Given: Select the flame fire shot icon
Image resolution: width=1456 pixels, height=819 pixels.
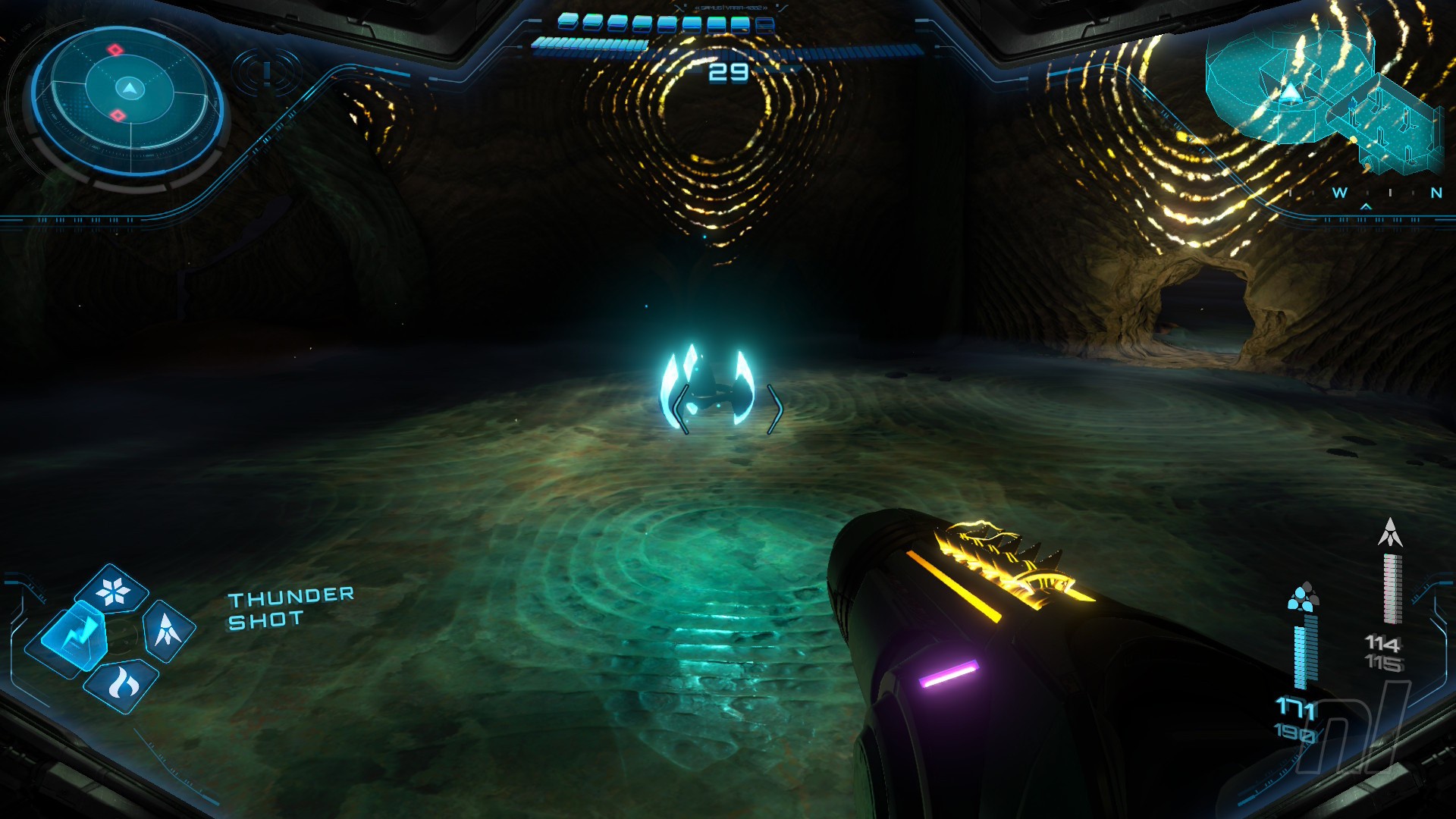Looking at the screenshot, I should 121,684.
